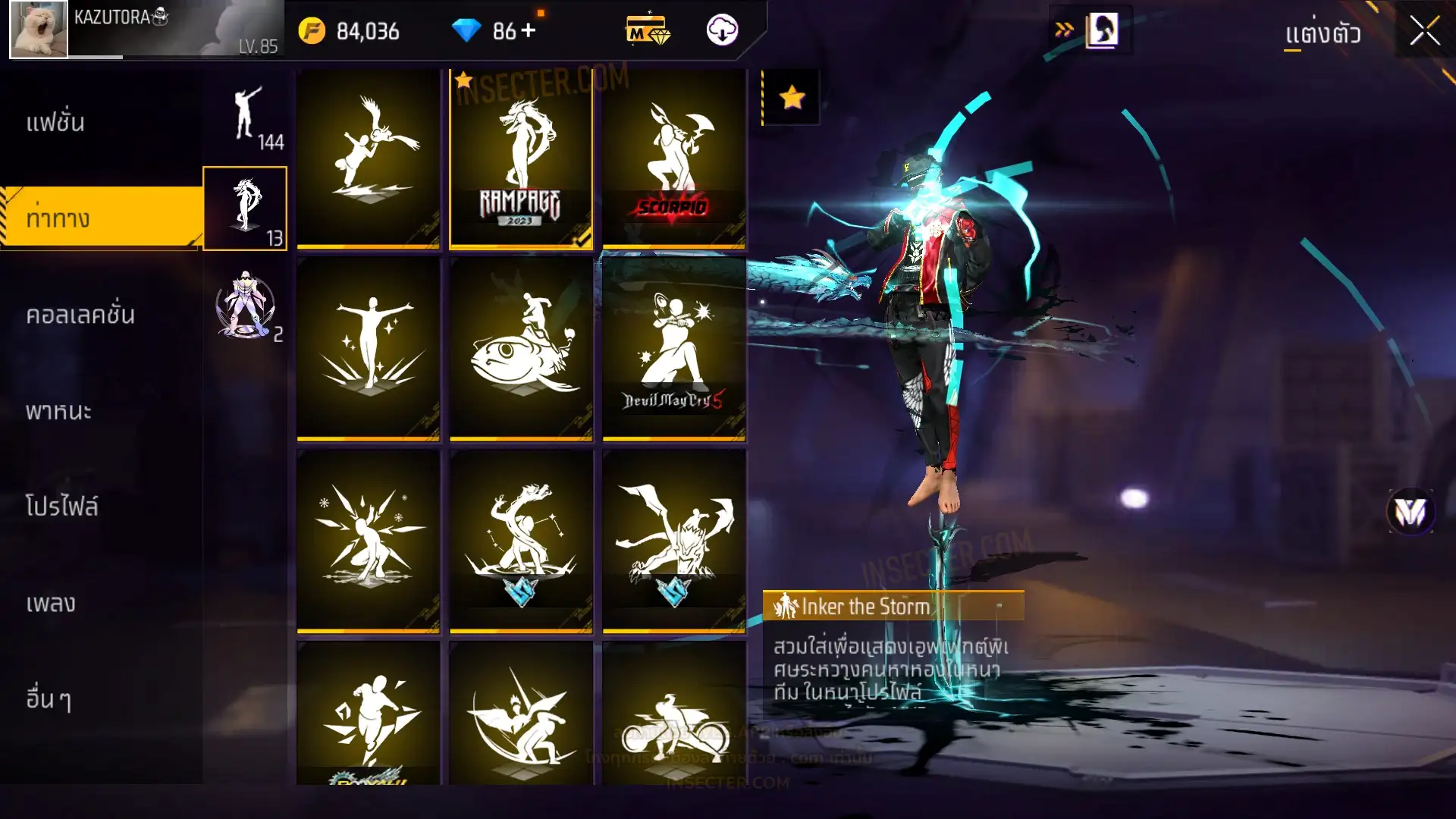This screenshot has width=1456, height=819.
Task: Select the Rampage 2023 emote
Action: pyautogui.click(x=521, y=159)
